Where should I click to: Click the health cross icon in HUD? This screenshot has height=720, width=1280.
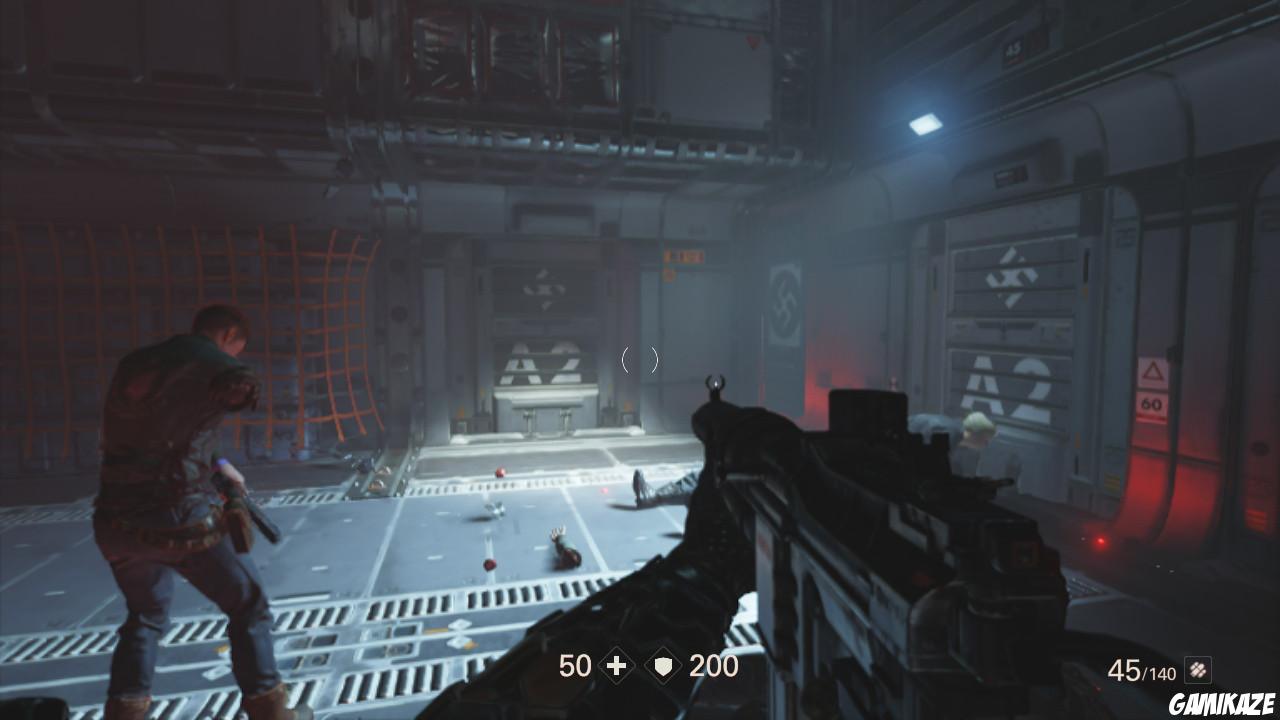614,666
